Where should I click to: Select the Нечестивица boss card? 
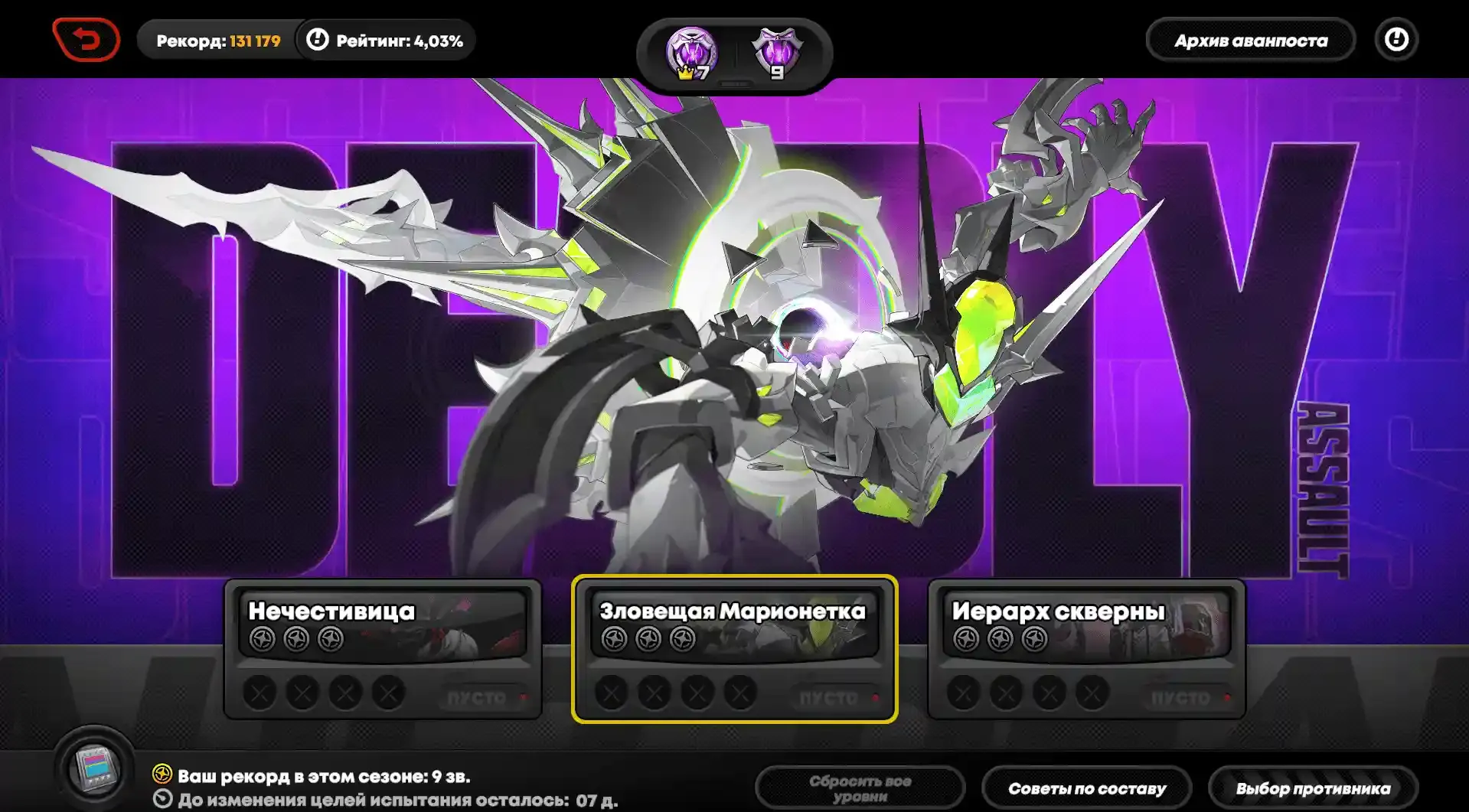(383, 647)
